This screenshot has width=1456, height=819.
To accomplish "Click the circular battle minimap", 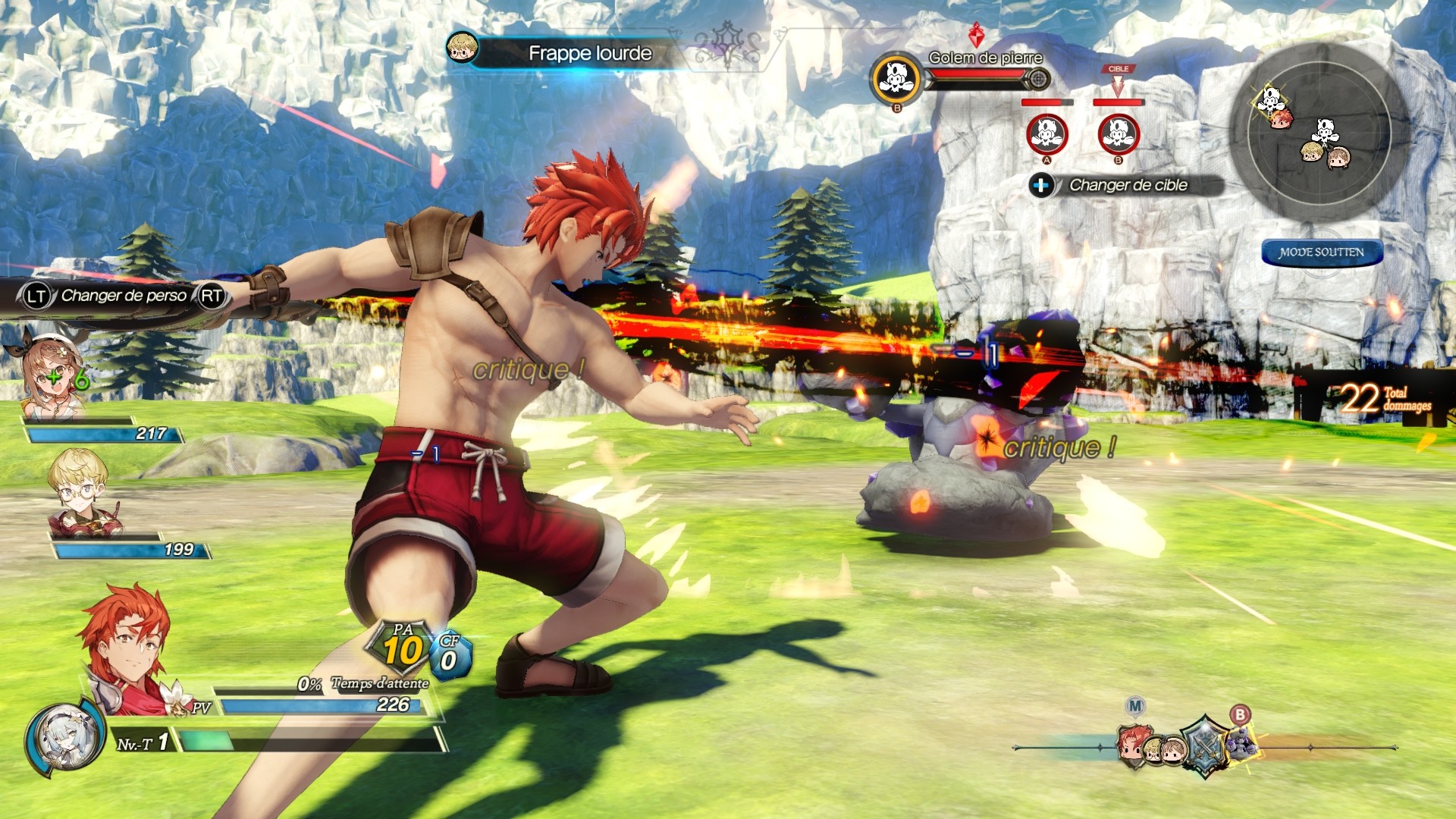I will tap(1319, 133).
